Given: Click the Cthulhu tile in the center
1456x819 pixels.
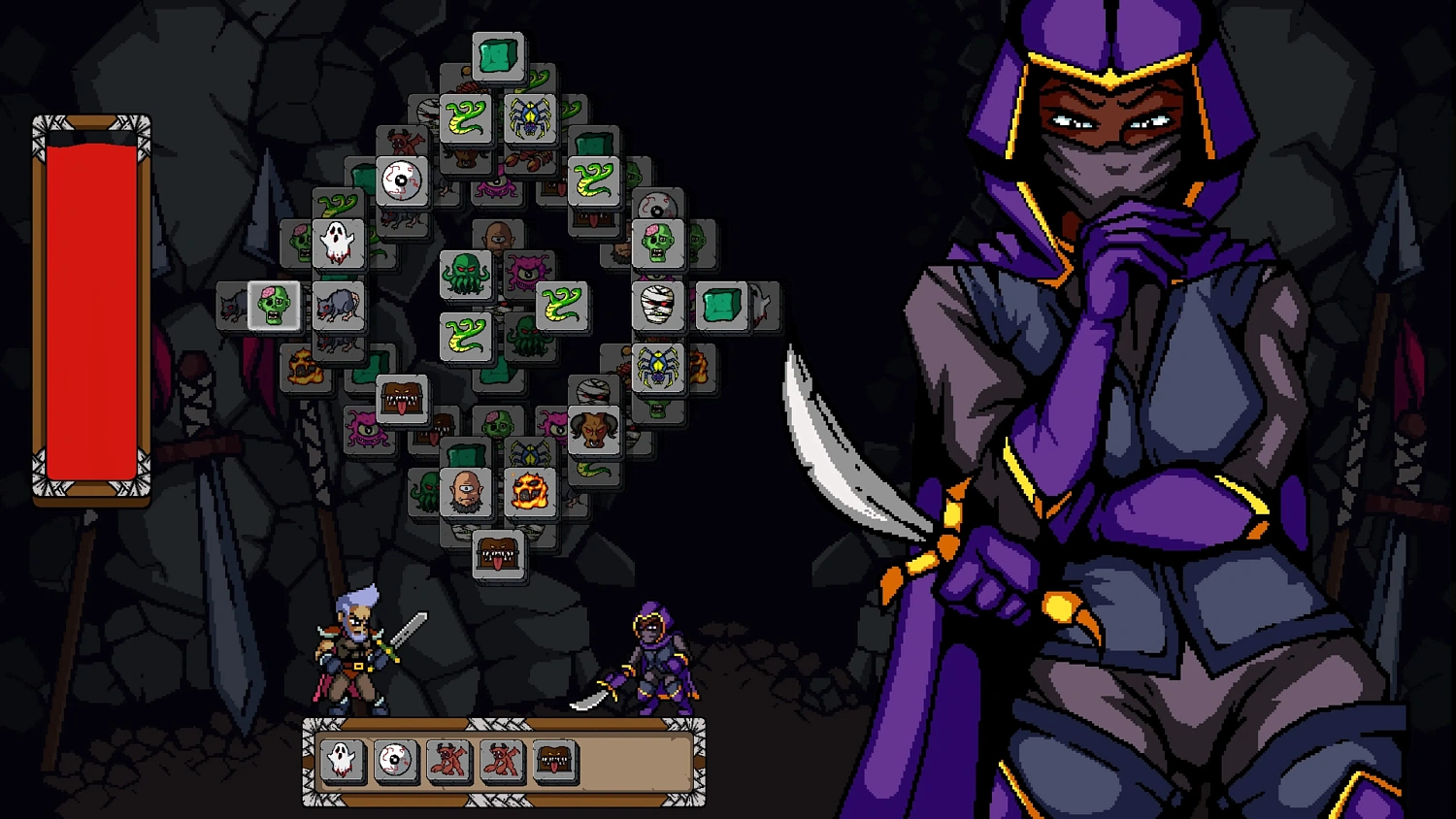Looking at the screenshot, I should click(464, 273).
